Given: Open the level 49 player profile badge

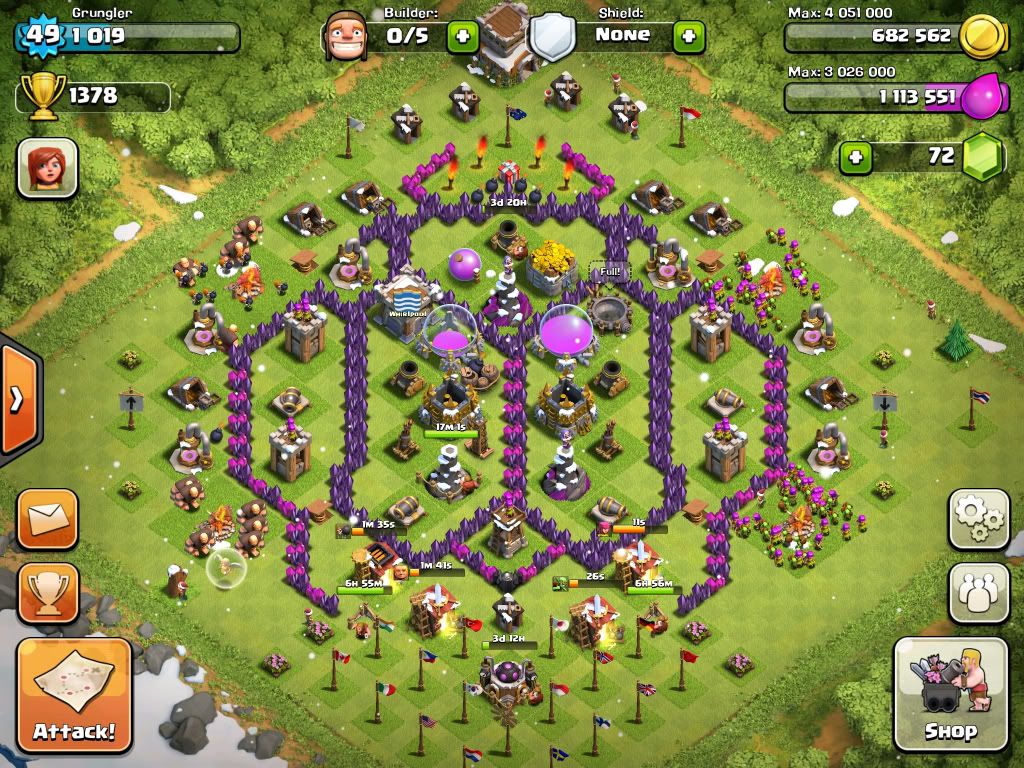Looking at the screenshot, I should click(42, 36).
